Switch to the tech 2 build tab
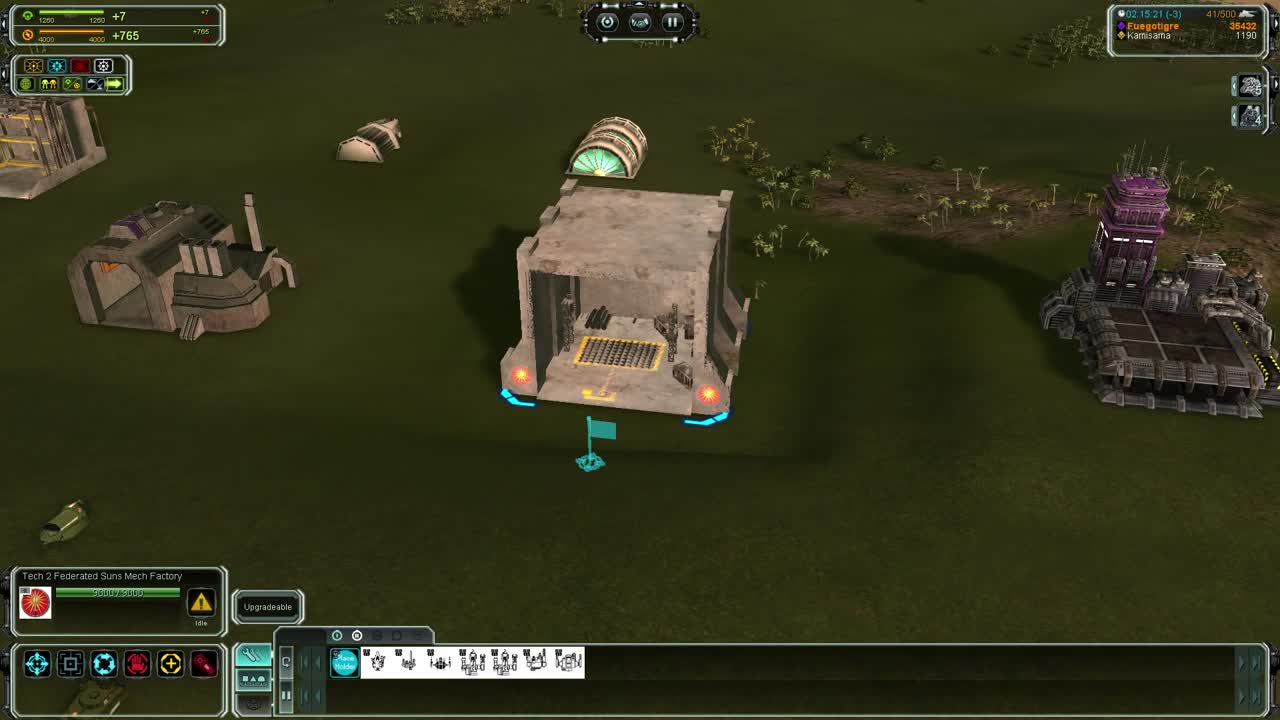Viewport: 1280px width, 720px height. point(355,634)
